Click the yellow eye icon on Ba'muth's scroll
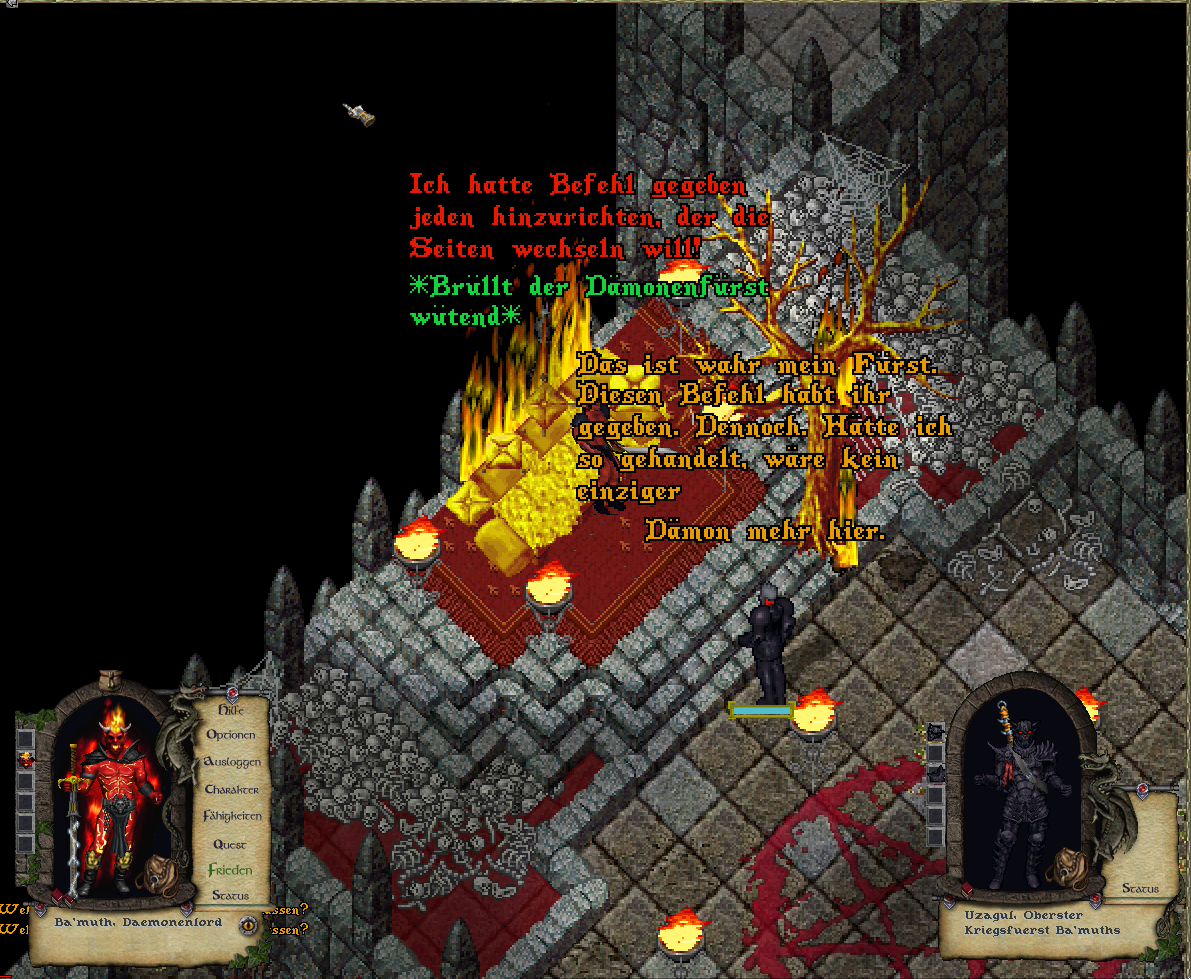Screen dimensions: 1191x979 [248, 925]
